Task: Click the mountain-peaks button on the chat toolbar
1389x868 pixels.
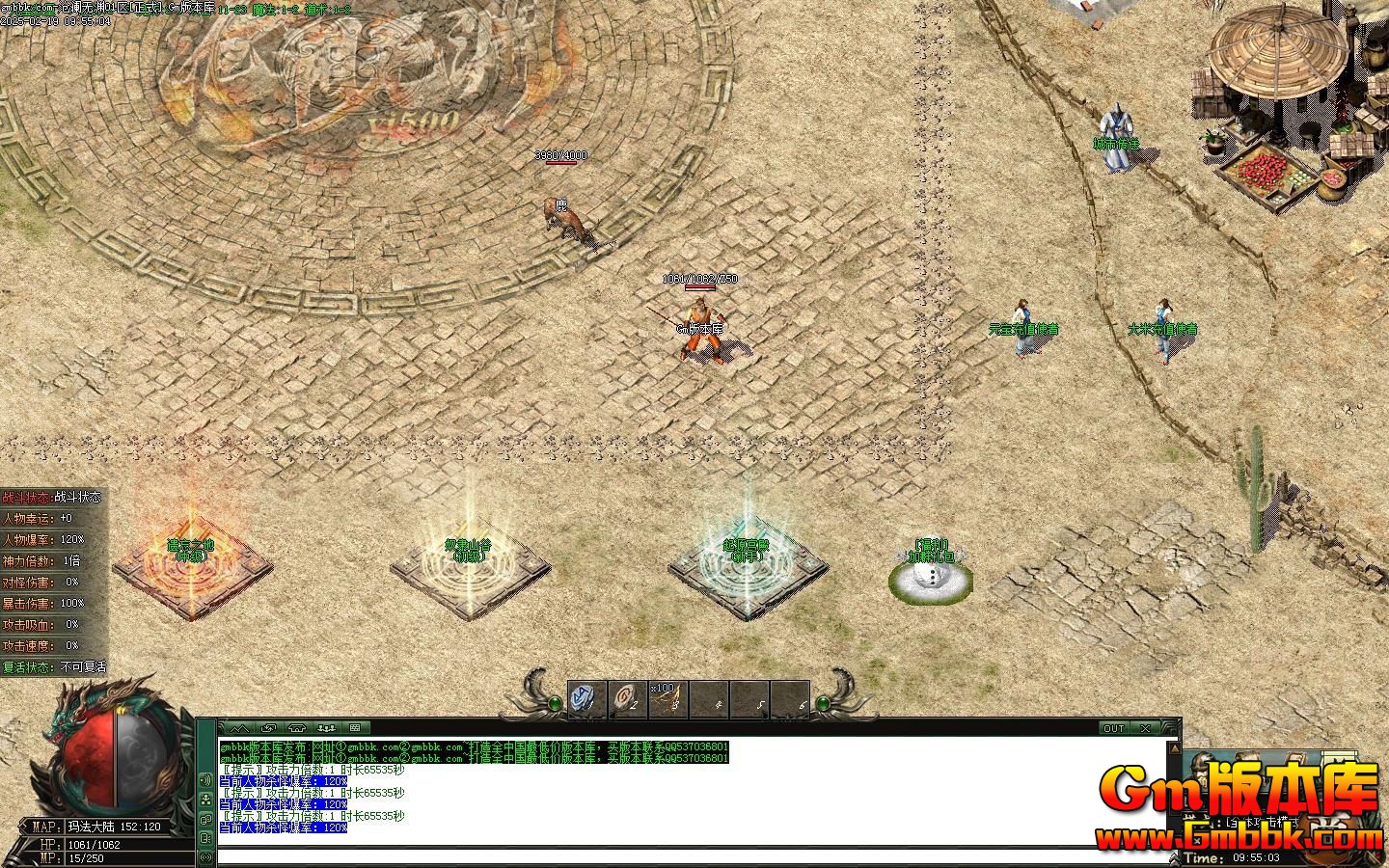Action: click(x=239, y=728)
